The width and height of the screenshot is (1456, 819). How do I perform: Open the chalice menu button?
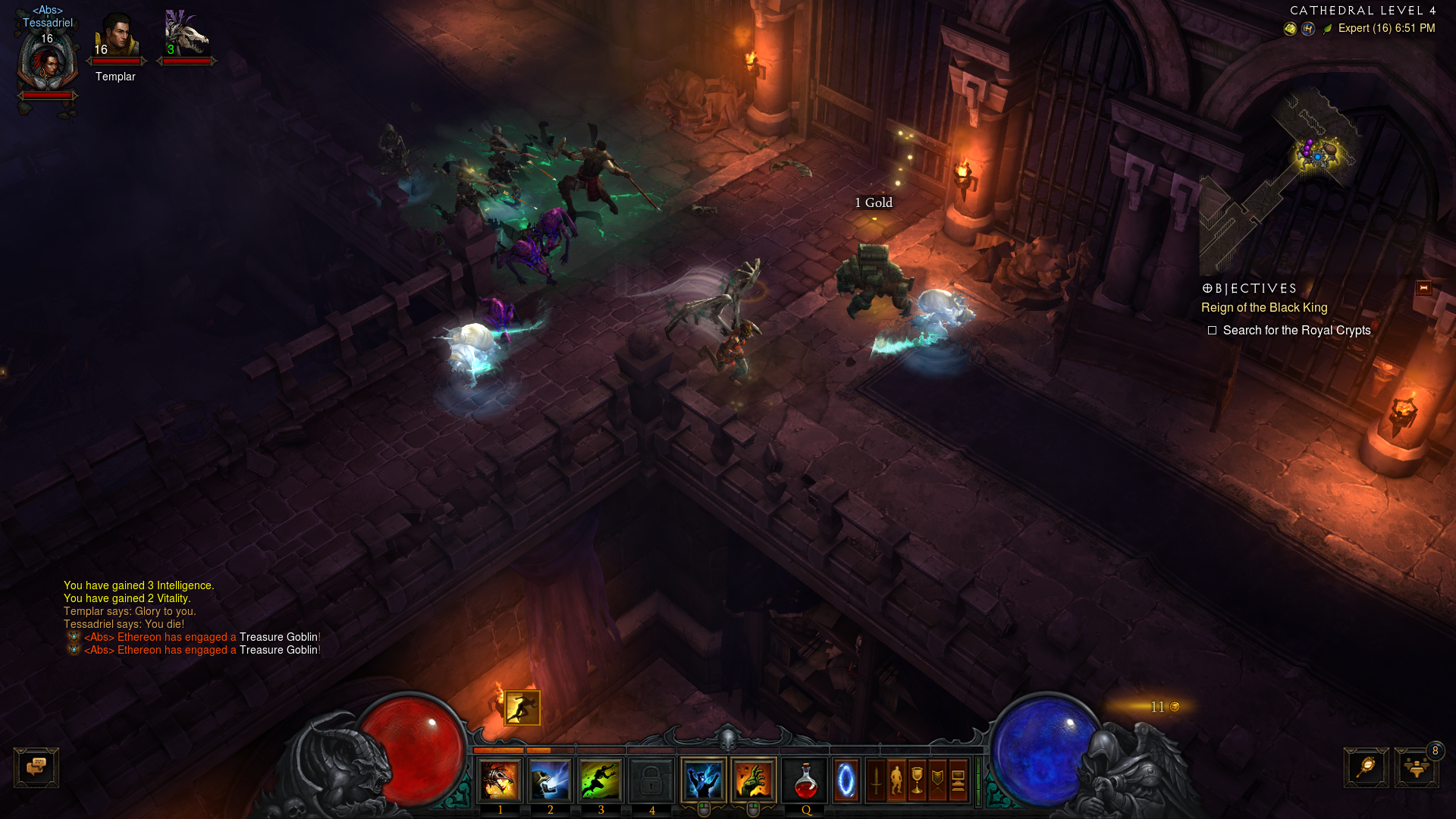917,780
